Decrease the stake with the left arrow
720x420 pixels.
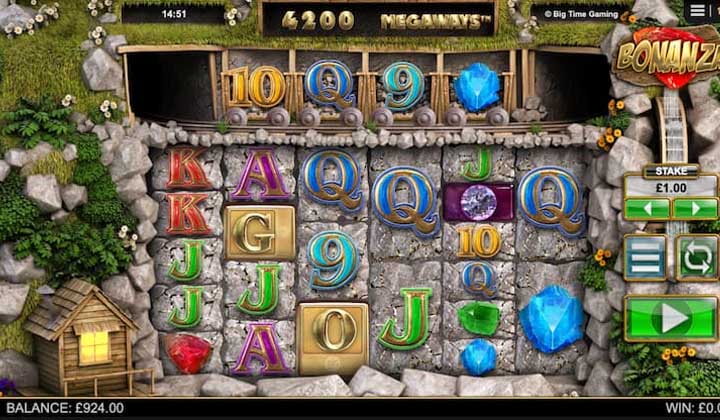pos(646,209)
